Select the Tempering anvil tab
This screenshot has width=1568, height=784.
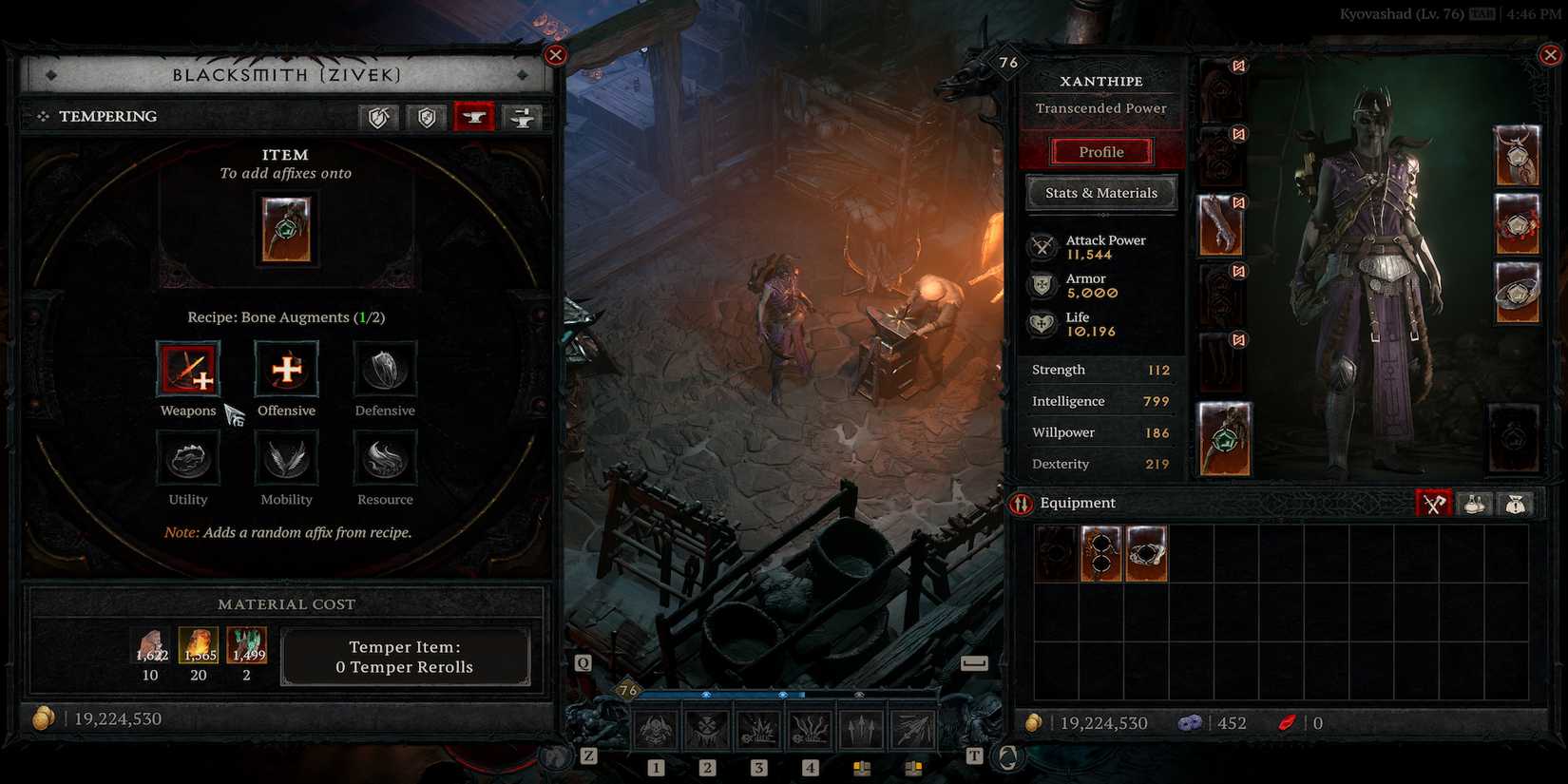point(474,117)
